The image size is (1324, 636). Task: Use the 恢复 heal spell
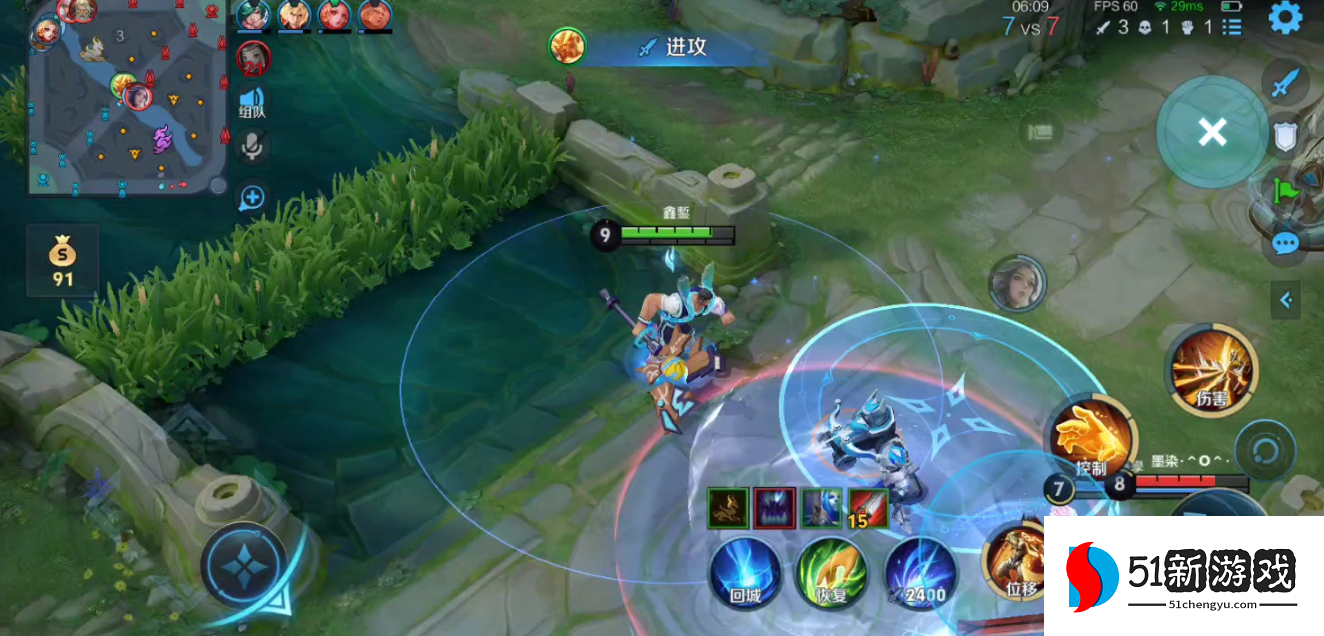pos(832,573)
